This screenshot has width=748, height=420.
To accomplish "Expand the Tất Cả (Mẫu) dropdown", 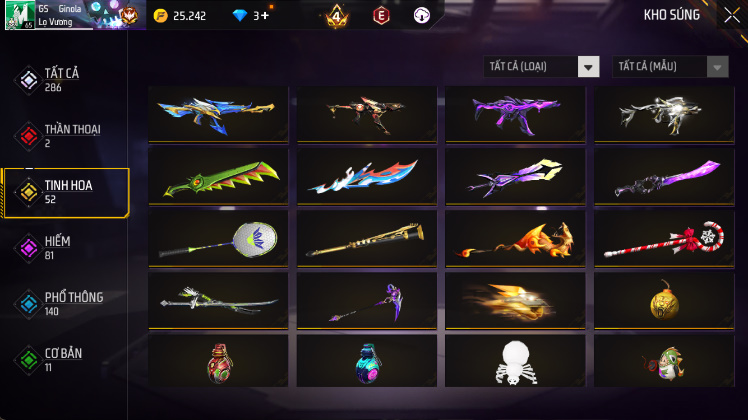I will pos(670,67).
